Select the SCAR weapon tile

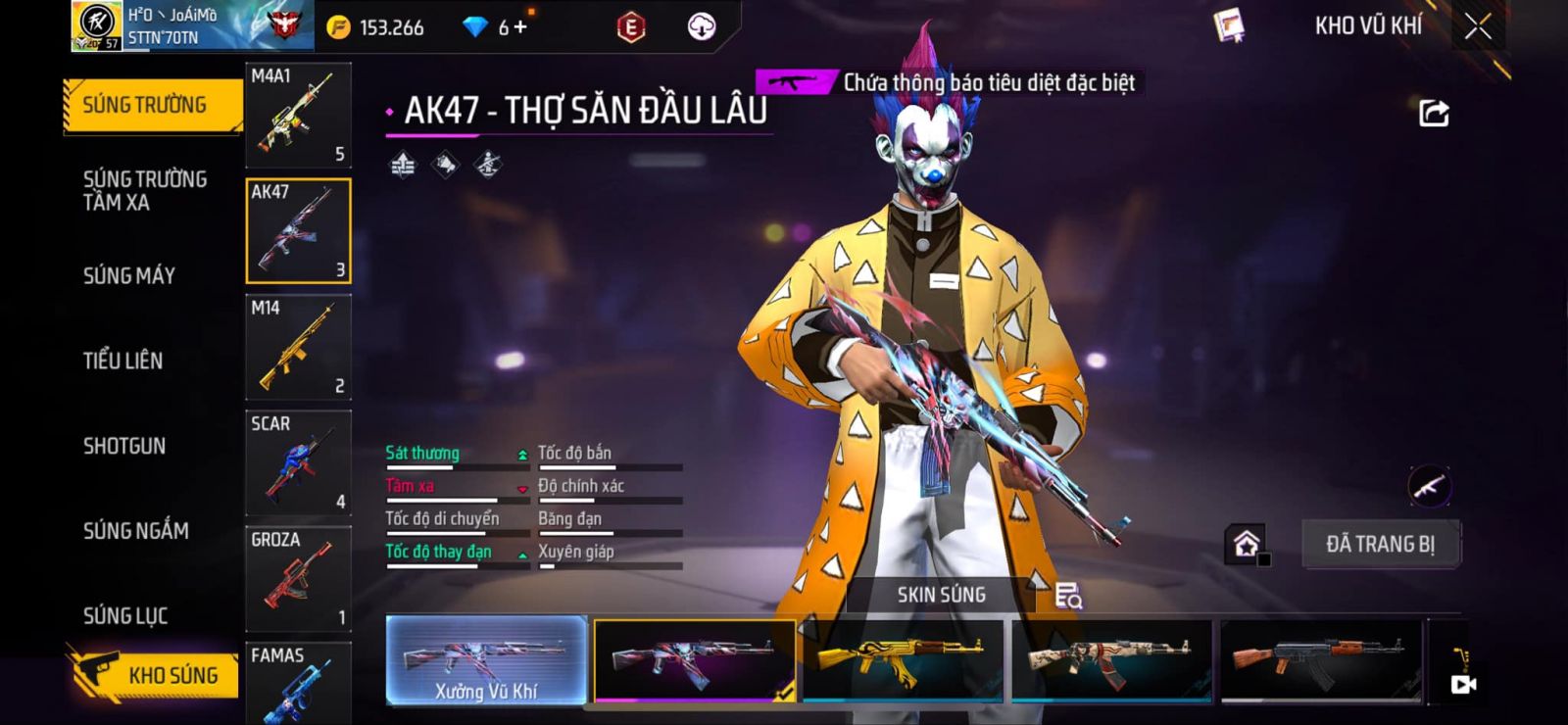click(298, 463)
